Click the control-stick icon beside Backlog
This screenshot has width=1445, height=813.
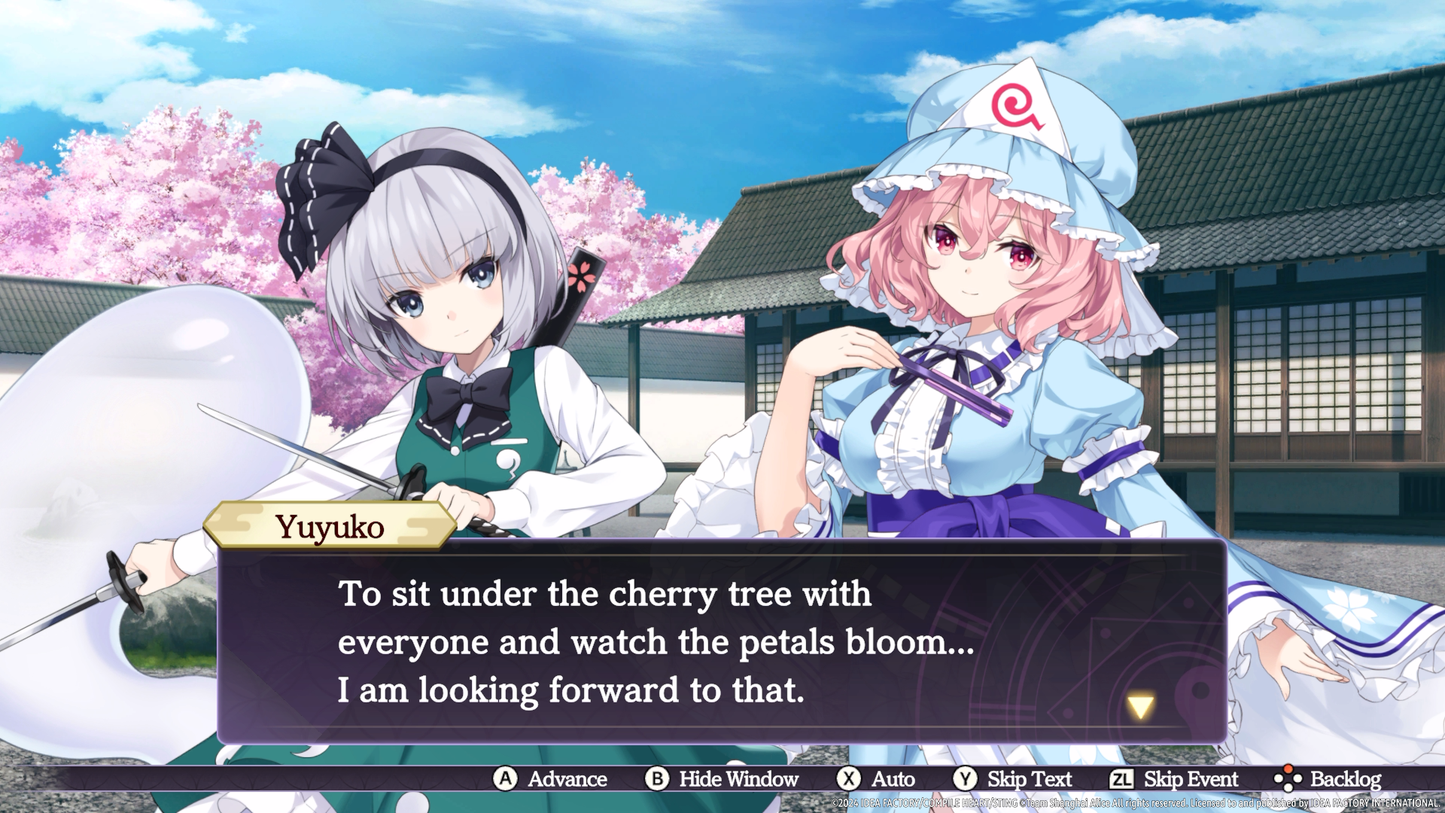(1286, 778)
